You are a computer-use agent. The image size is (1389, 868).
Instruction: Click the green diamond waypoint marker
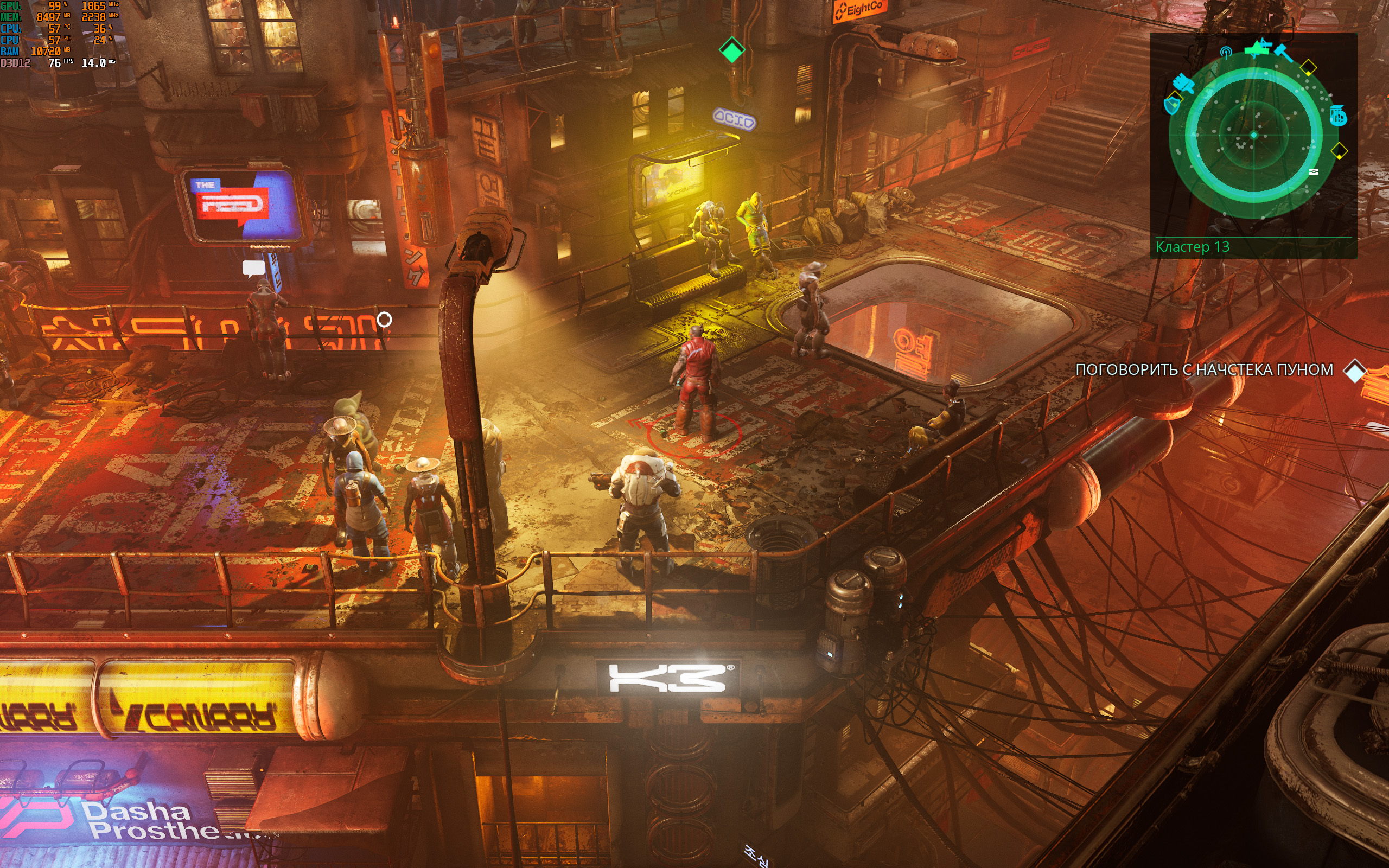[732, 50]
